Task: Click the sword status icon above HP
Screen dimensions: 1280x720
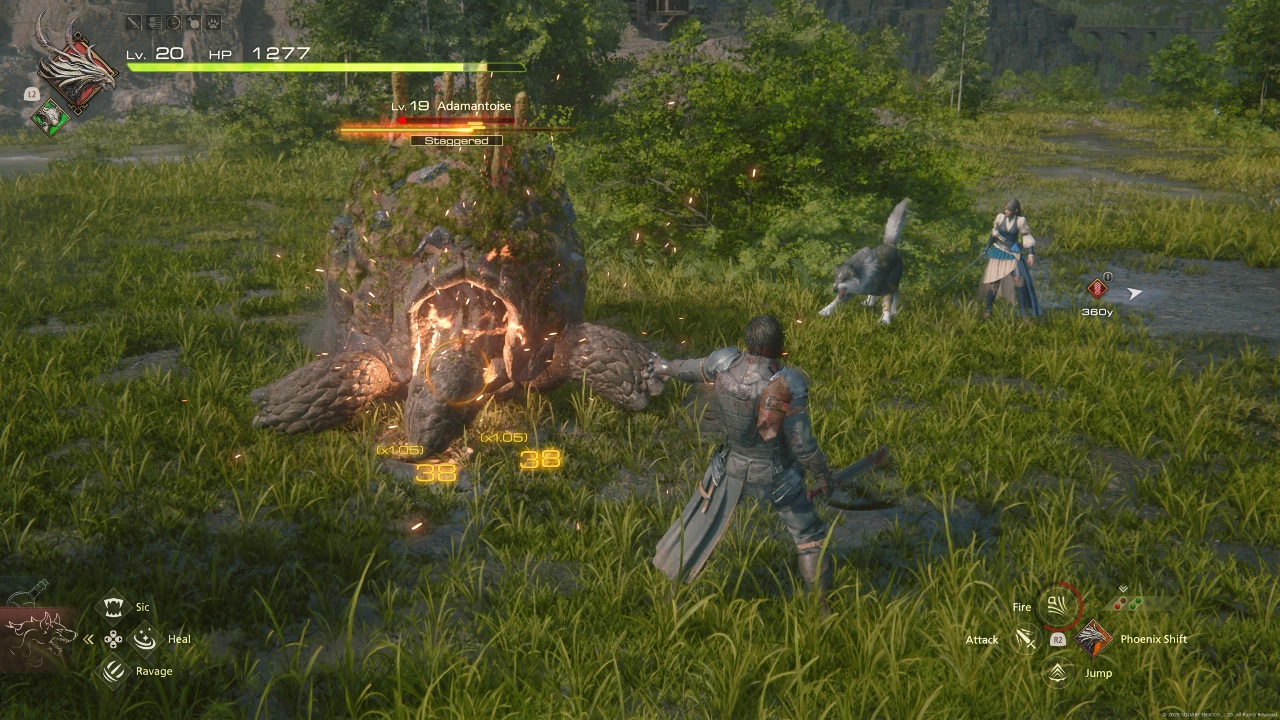Action: [135, 22]
